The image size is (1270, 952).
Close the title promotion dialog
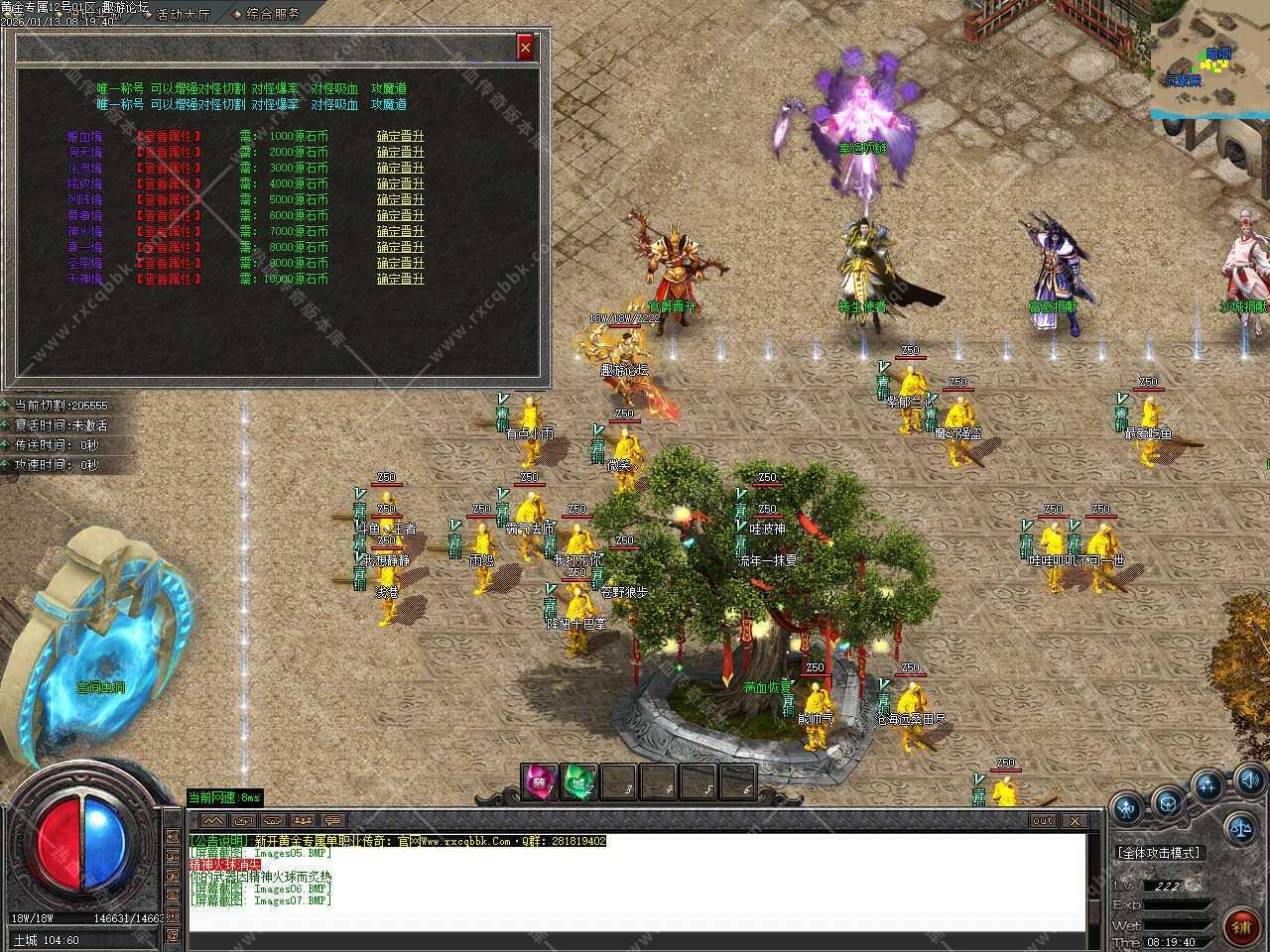point(525,47)
